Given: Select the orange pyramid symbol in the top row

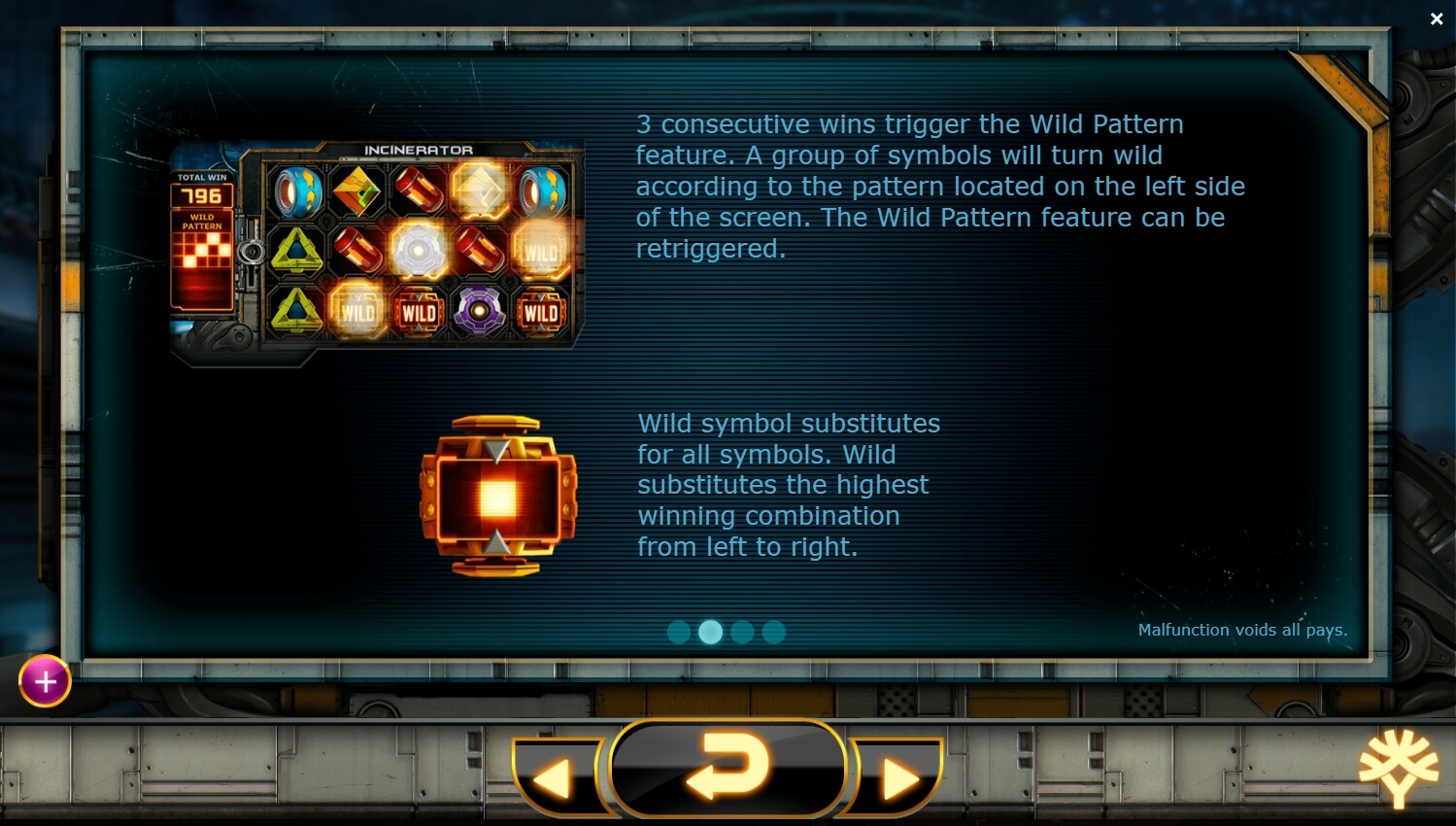Looking at the screenshot, I should pos(356,190).
